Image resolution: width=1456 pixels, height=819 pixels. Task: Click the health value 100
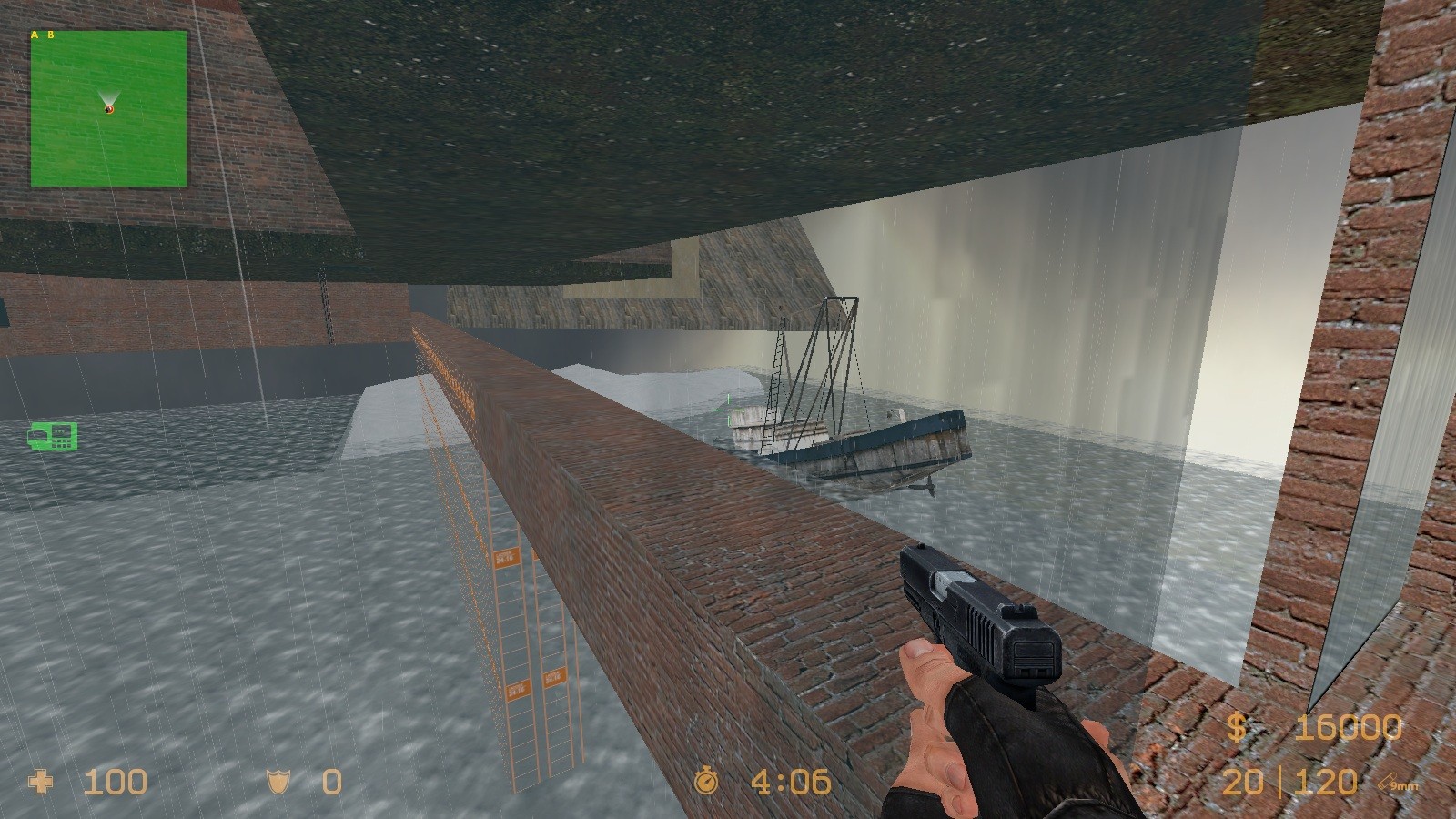point(116,782)
